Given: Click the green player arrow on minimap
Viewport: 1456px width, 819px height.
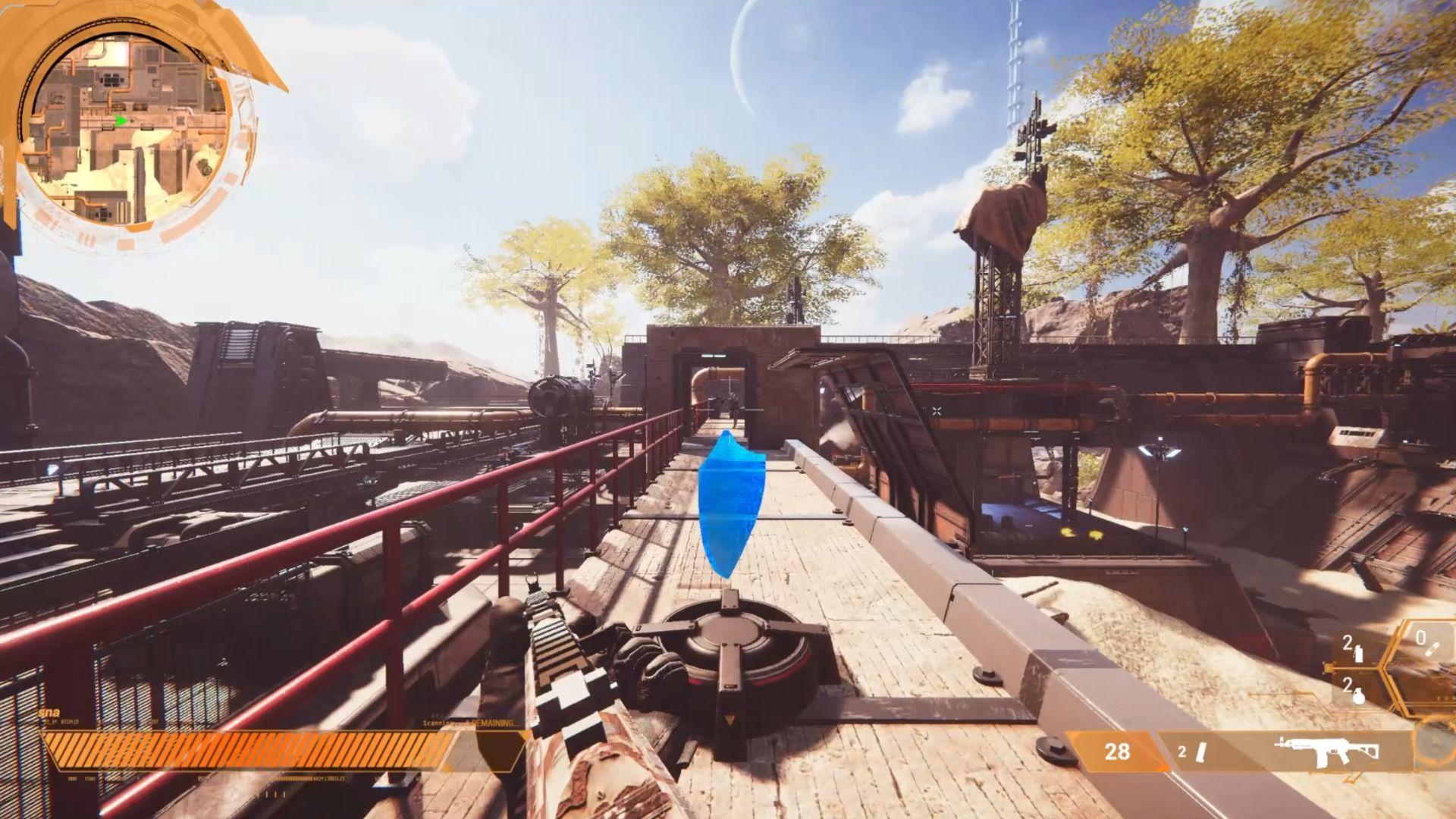Looking at the screenshot, I should (121, 121).
